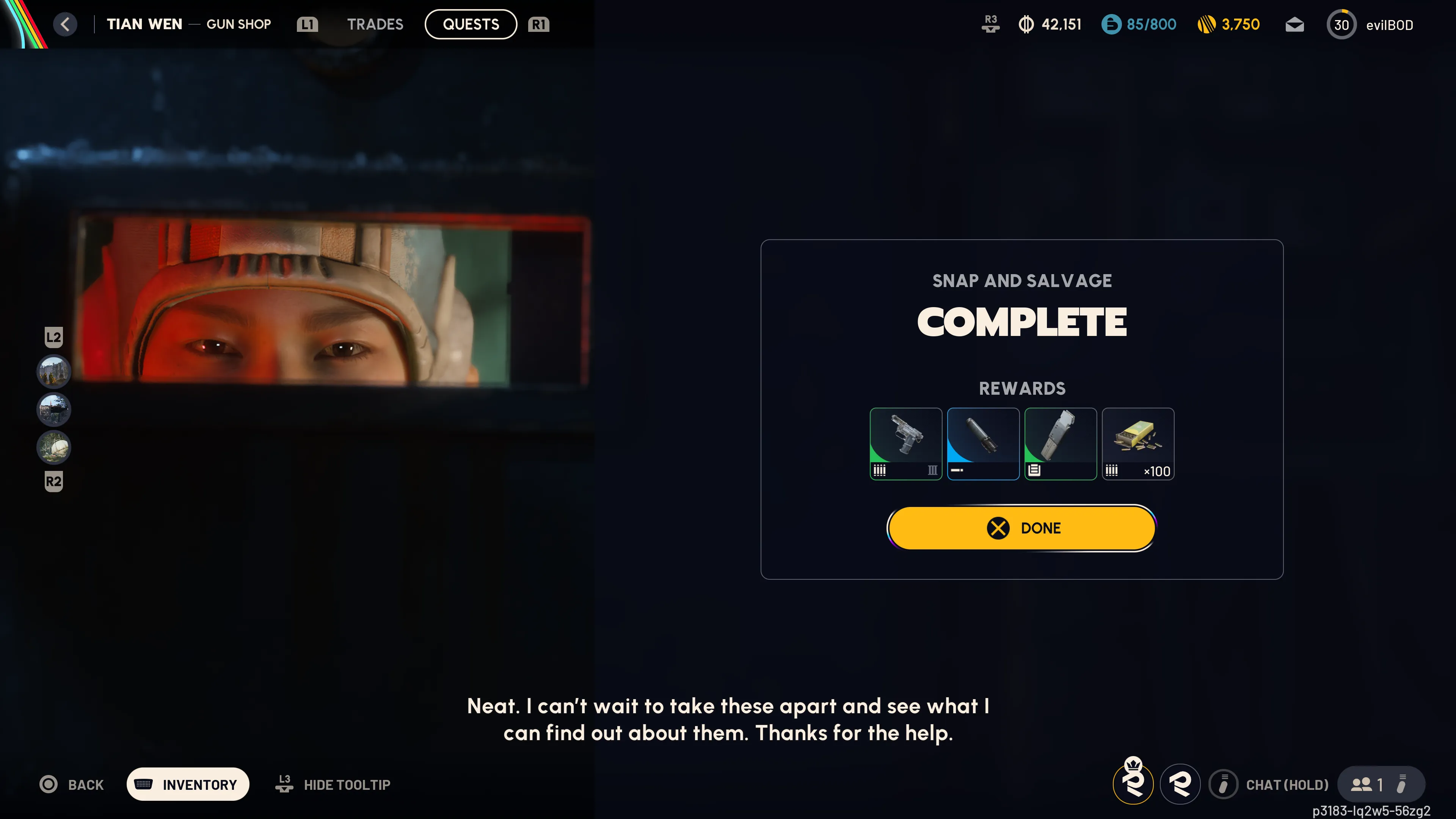Click the R3 ping stand icon in top bar
The height and width of the screenshot is (819, 1456).
(990, 24)
